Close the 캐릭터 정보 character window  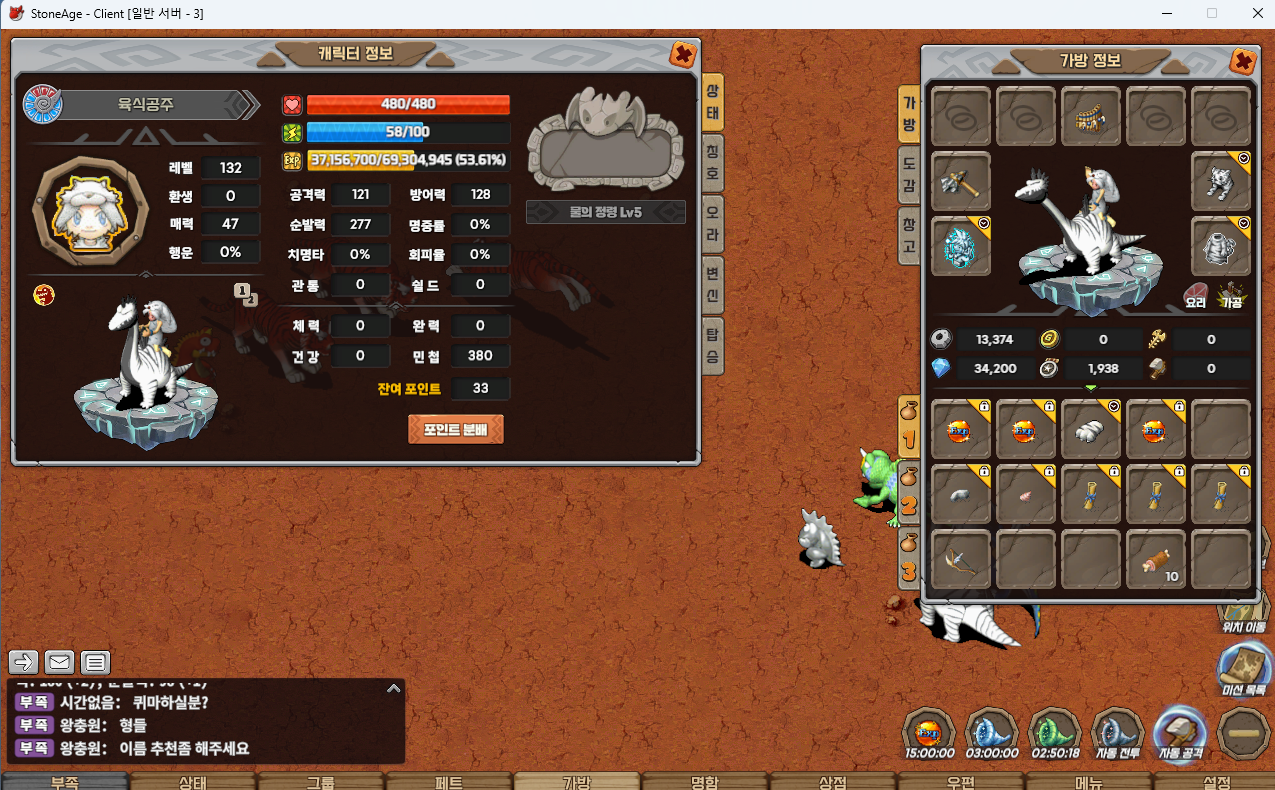tap(683, 54)
